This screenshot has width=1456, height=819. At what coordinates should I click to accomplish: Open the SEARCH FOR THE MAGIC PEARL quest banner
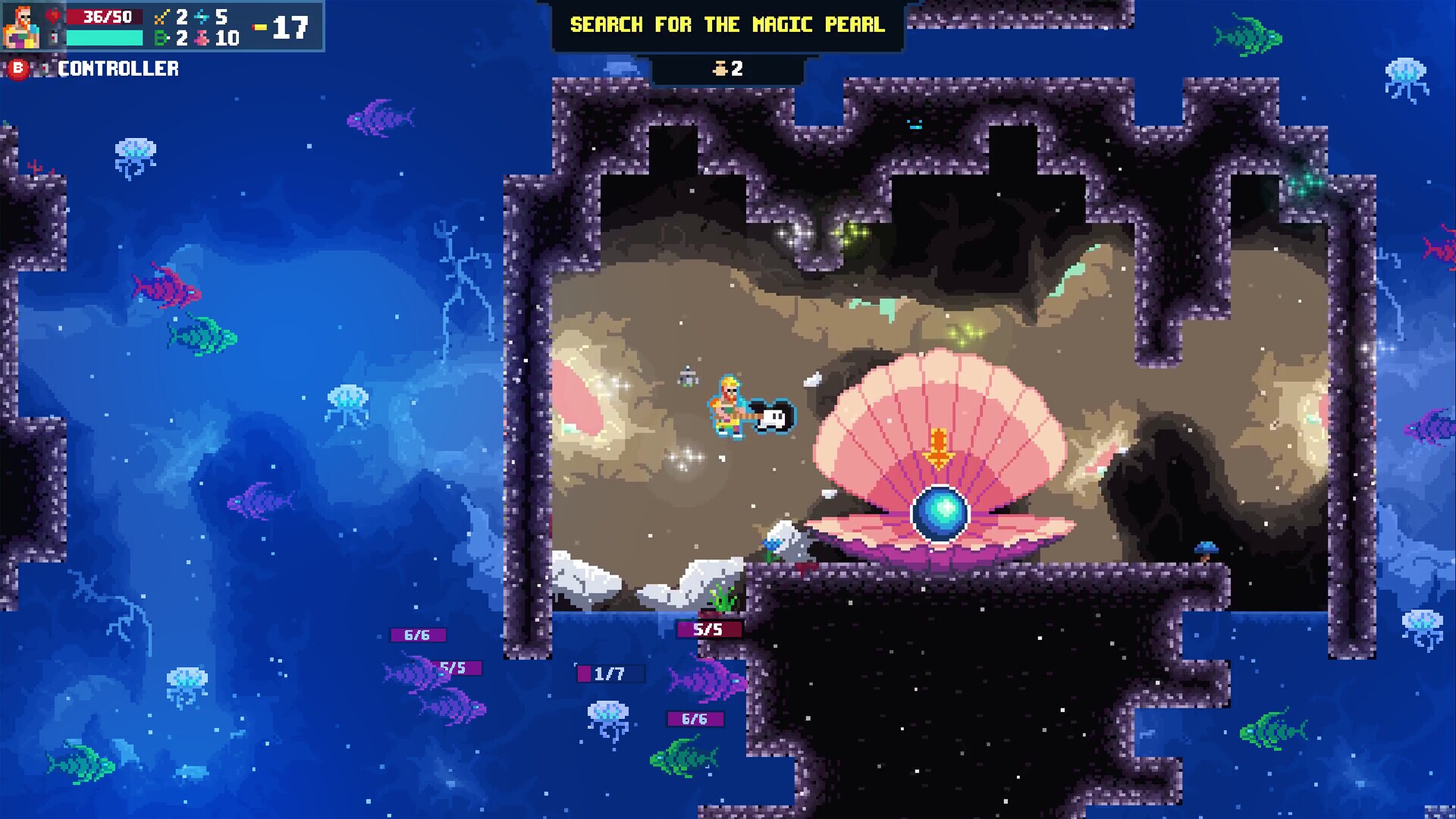(x=726, y=24)
